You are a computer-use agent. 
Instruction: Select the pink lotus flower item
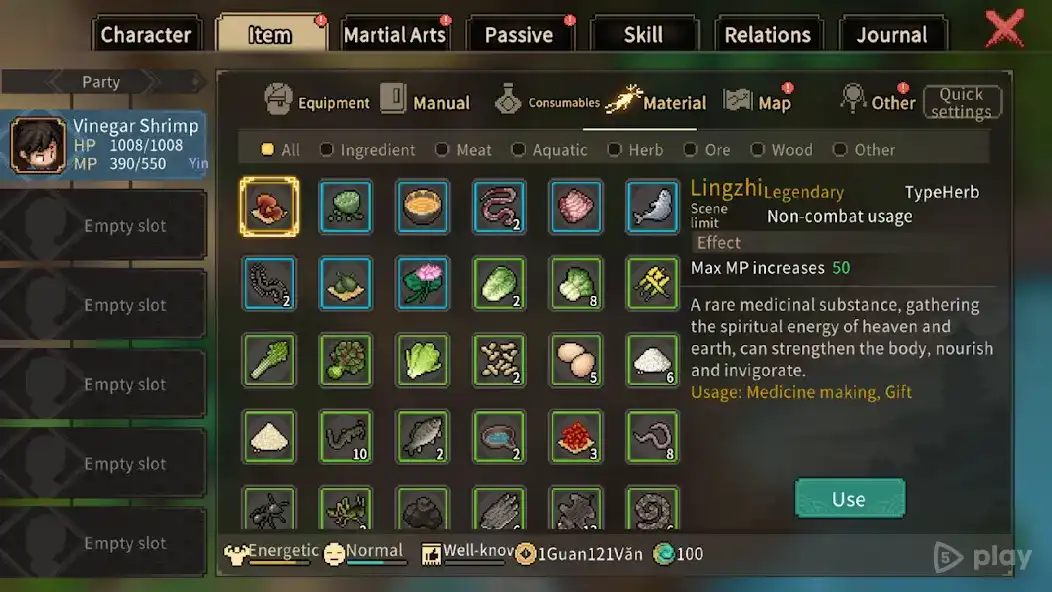tap(423, 283)
